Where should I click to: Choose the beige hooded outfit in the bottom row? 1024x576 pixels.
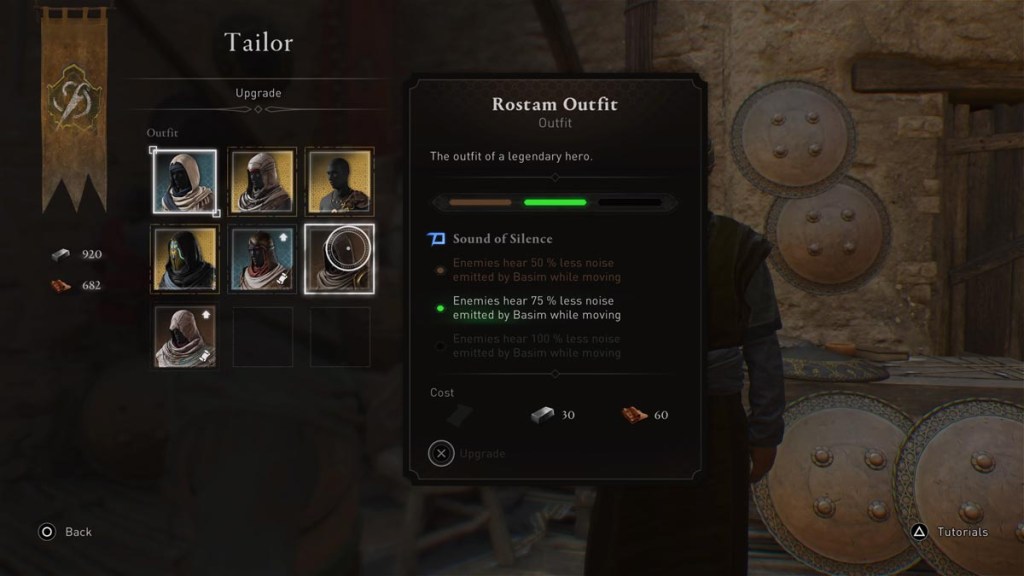(184, 336)
